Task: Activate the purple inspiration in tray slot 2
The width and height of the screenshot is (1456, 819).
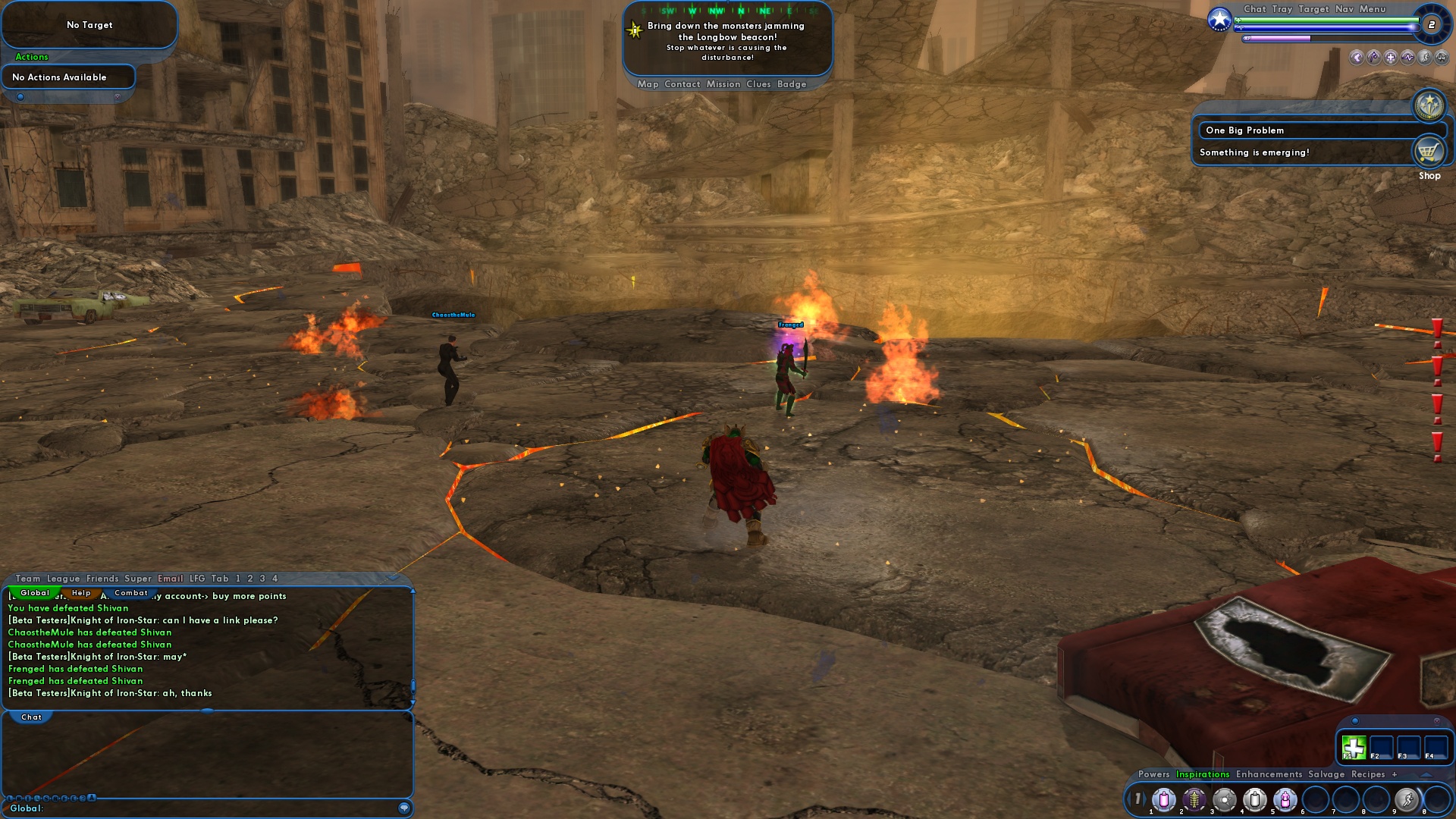Action: point(1194,799)
